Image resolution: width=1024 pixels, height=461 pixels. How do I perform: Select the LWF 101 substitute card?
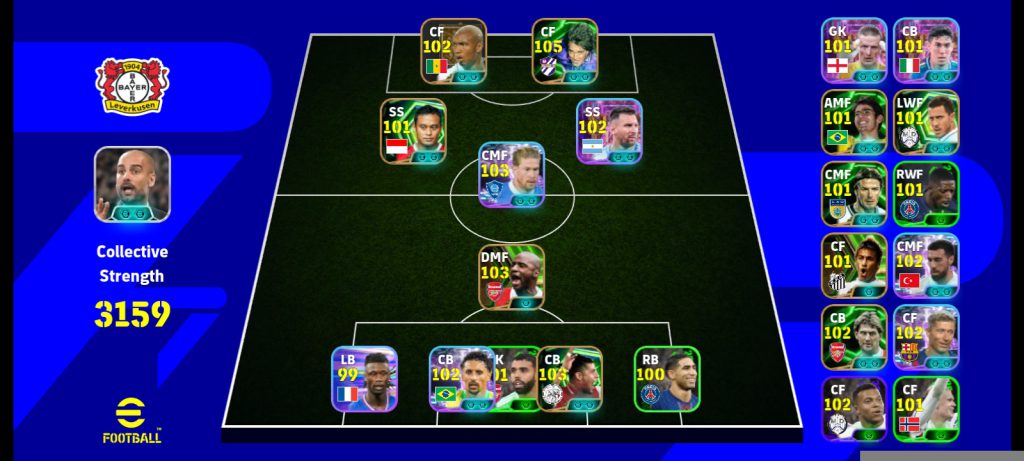(926, 122)
